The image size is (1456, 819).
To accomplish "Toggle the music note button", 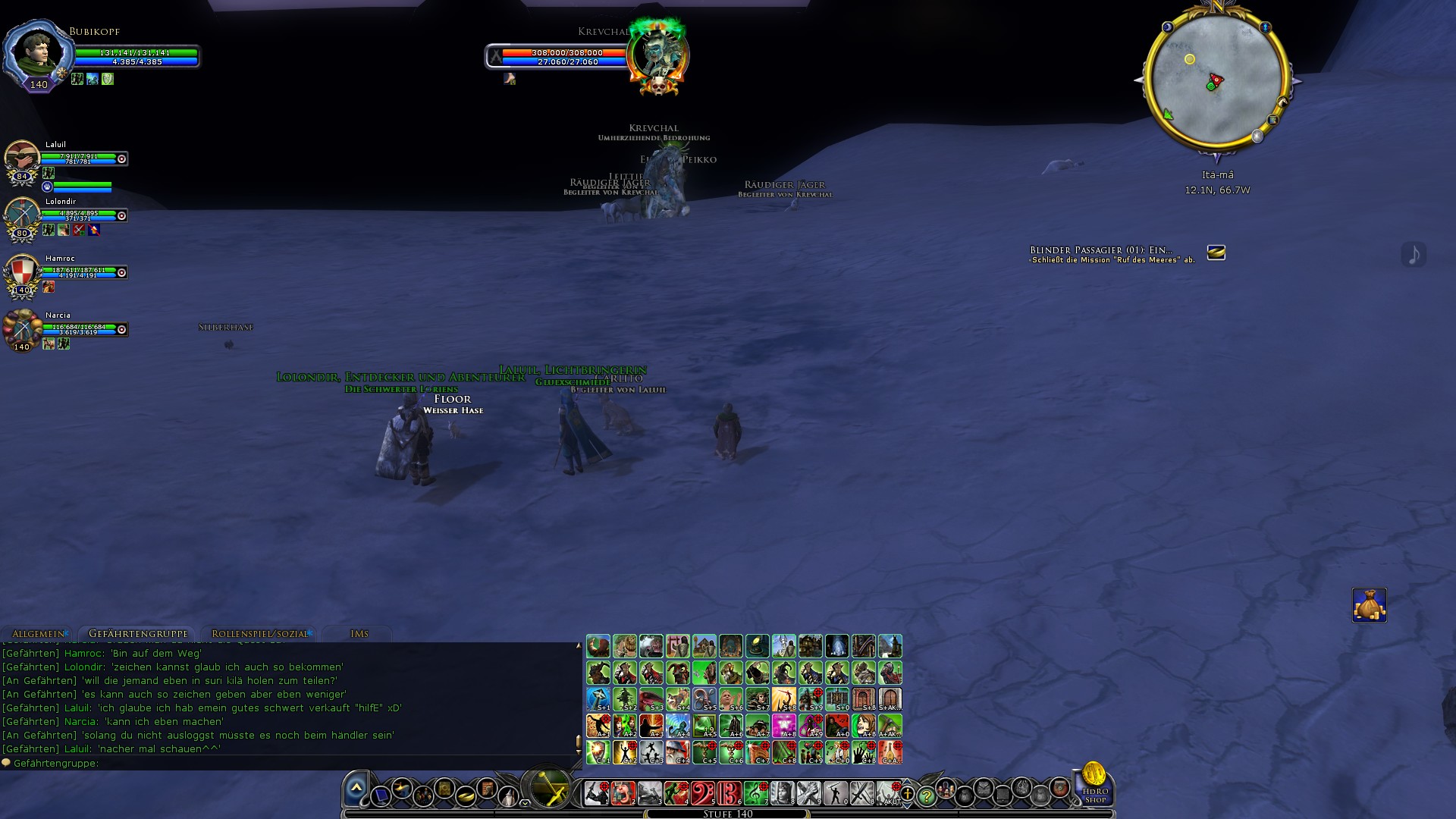I will 1414,254.
